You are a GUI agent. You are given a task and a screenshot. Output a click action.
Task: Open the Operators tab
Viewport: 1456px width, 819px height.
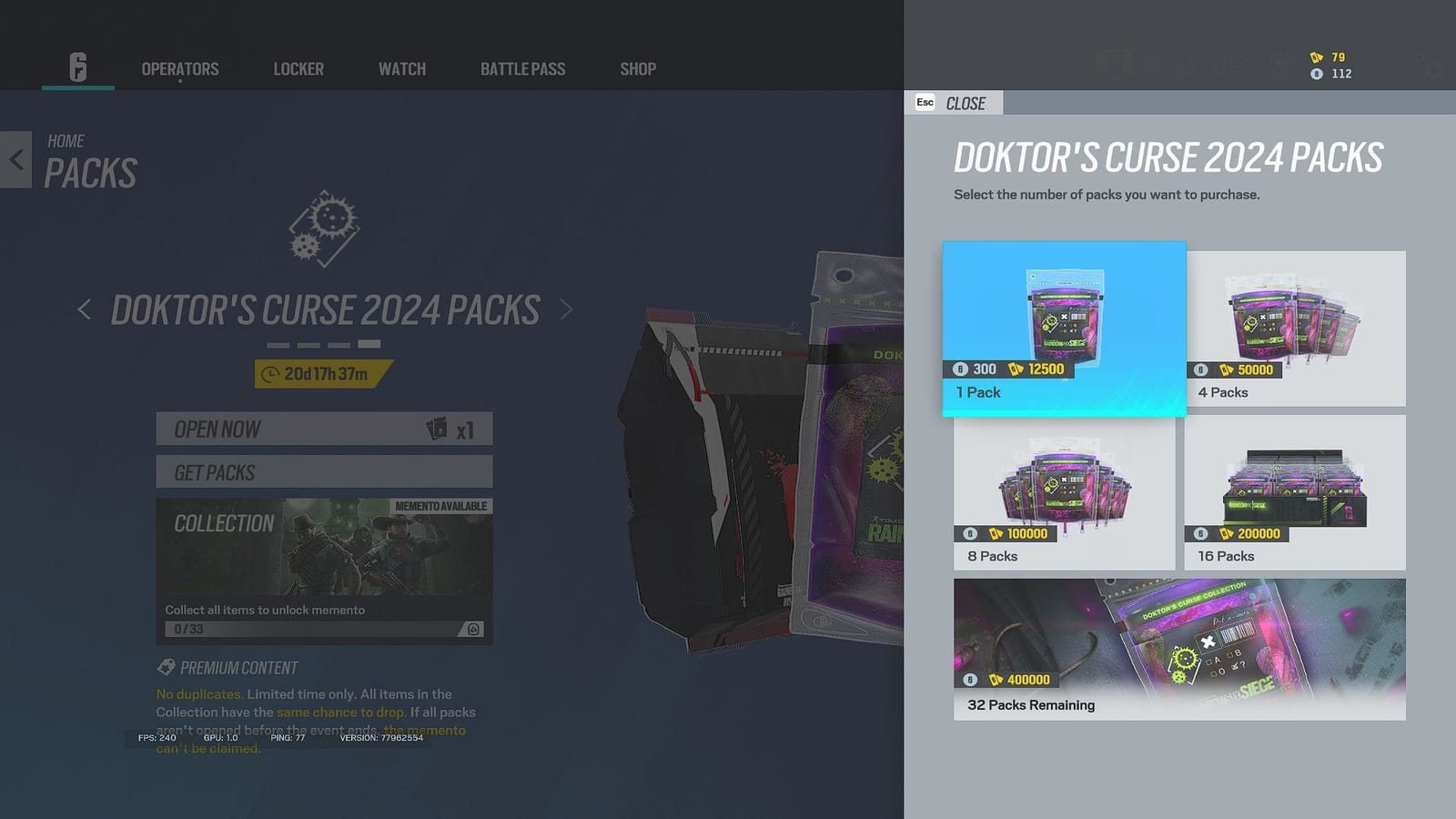pyautogui.click(x=179, y=68)
